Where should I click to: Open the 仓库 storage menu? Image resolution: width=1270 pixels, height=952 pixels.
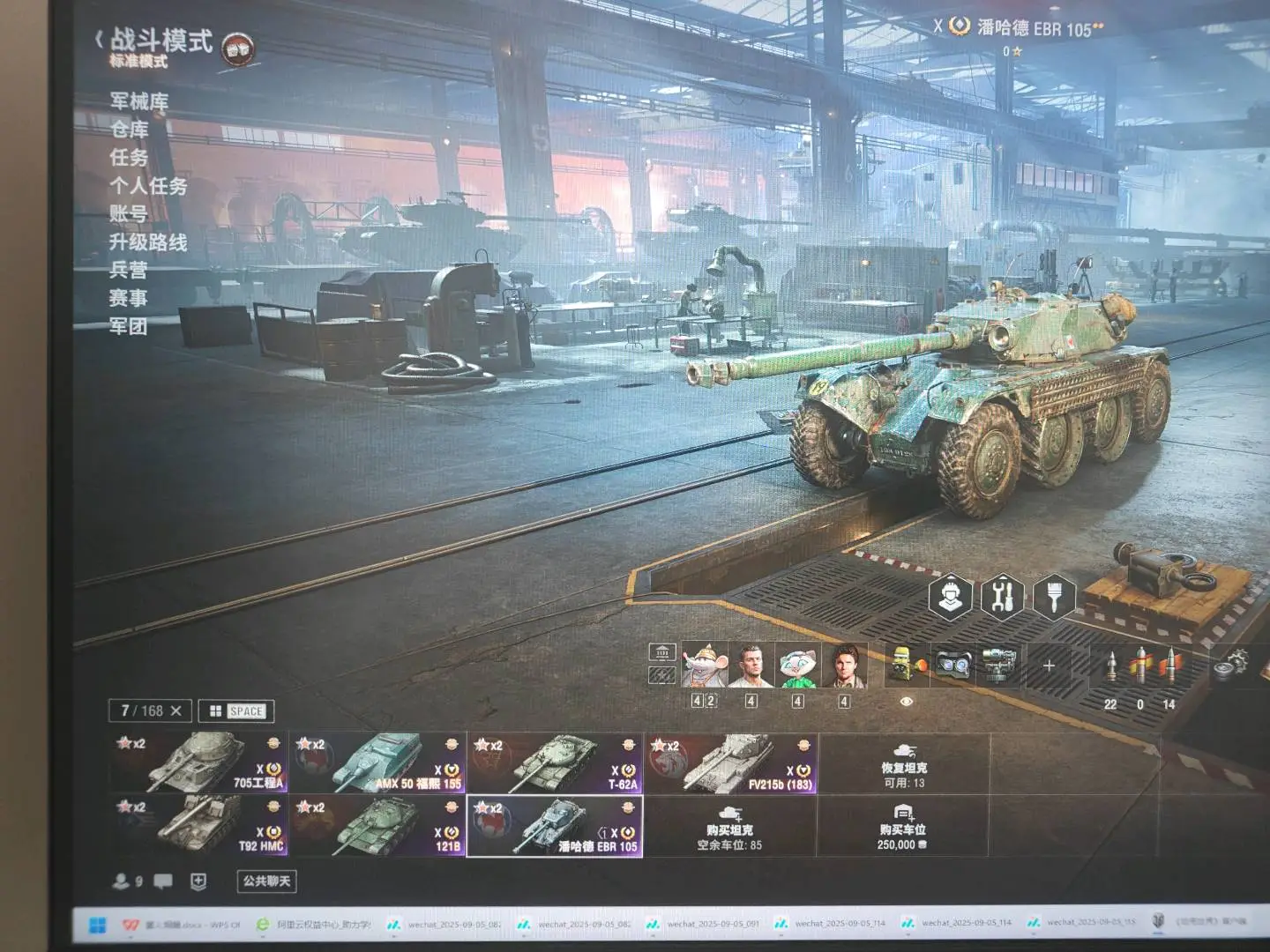pos(129,130)
